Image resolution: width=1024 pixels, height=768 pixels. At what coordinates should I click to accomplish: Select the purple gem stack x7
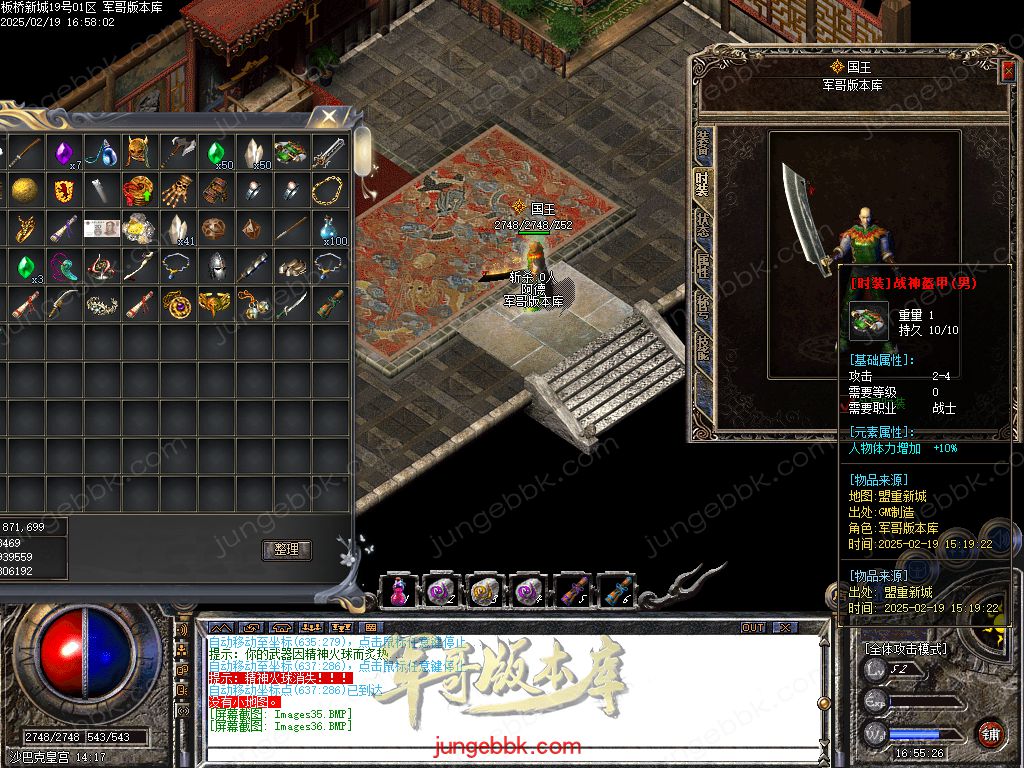(65, 153)
